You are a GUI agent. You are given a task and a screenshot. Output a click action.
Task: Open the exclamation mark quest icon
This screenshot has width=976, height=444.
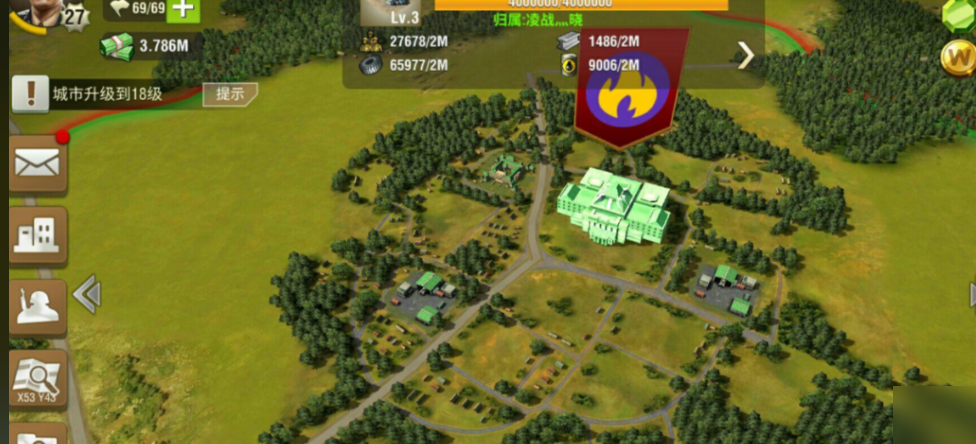30,95
